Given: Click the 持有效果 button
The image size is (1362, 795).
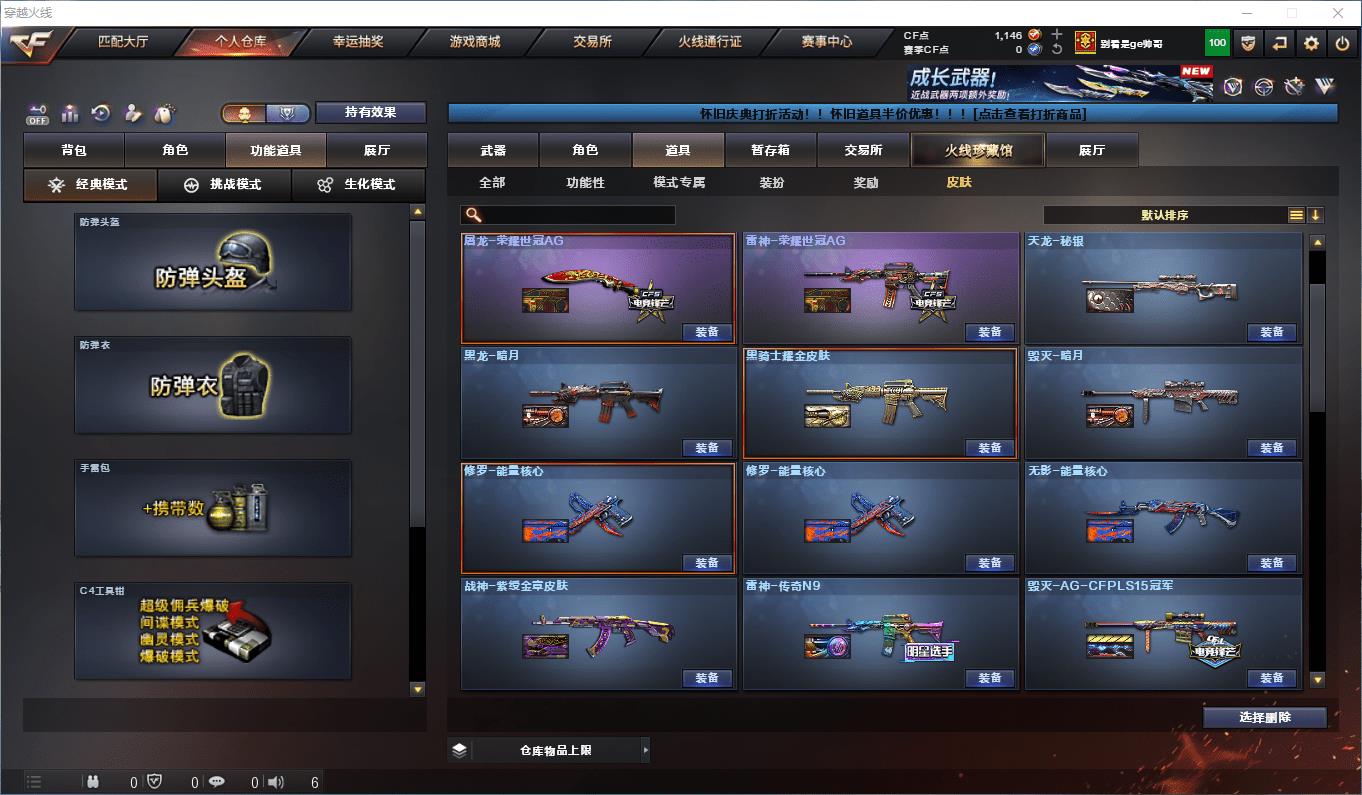Looking at the screenshot, I should pos(371,112).
